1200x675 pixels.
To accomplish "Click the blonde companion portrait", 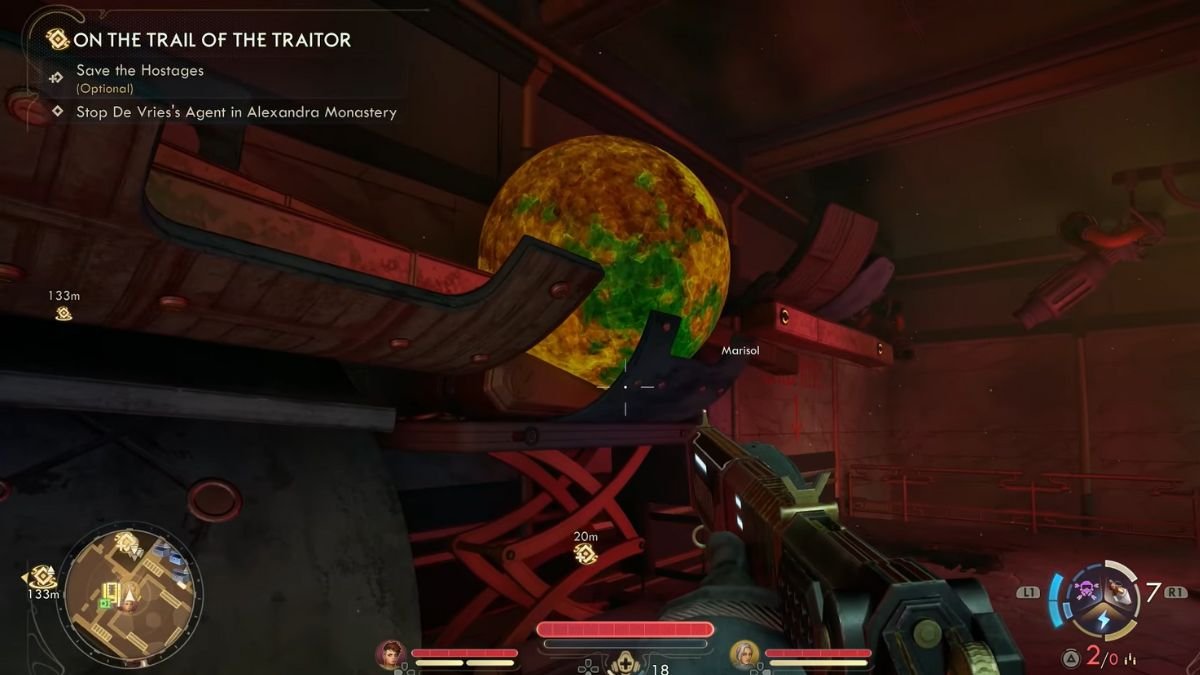I will point(744,654).
